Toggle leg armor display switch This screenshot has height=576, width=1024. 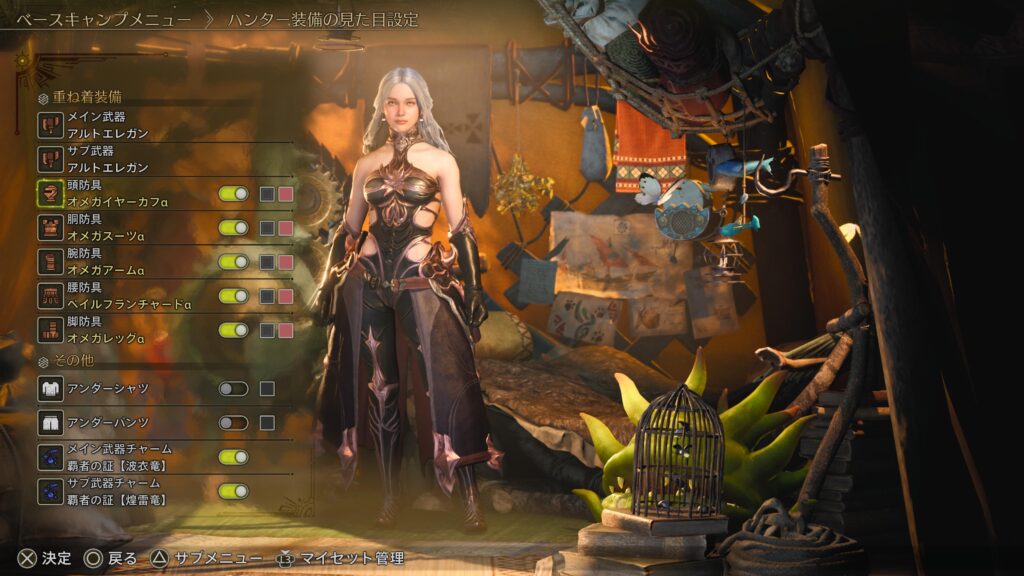(x=233, y=330)
